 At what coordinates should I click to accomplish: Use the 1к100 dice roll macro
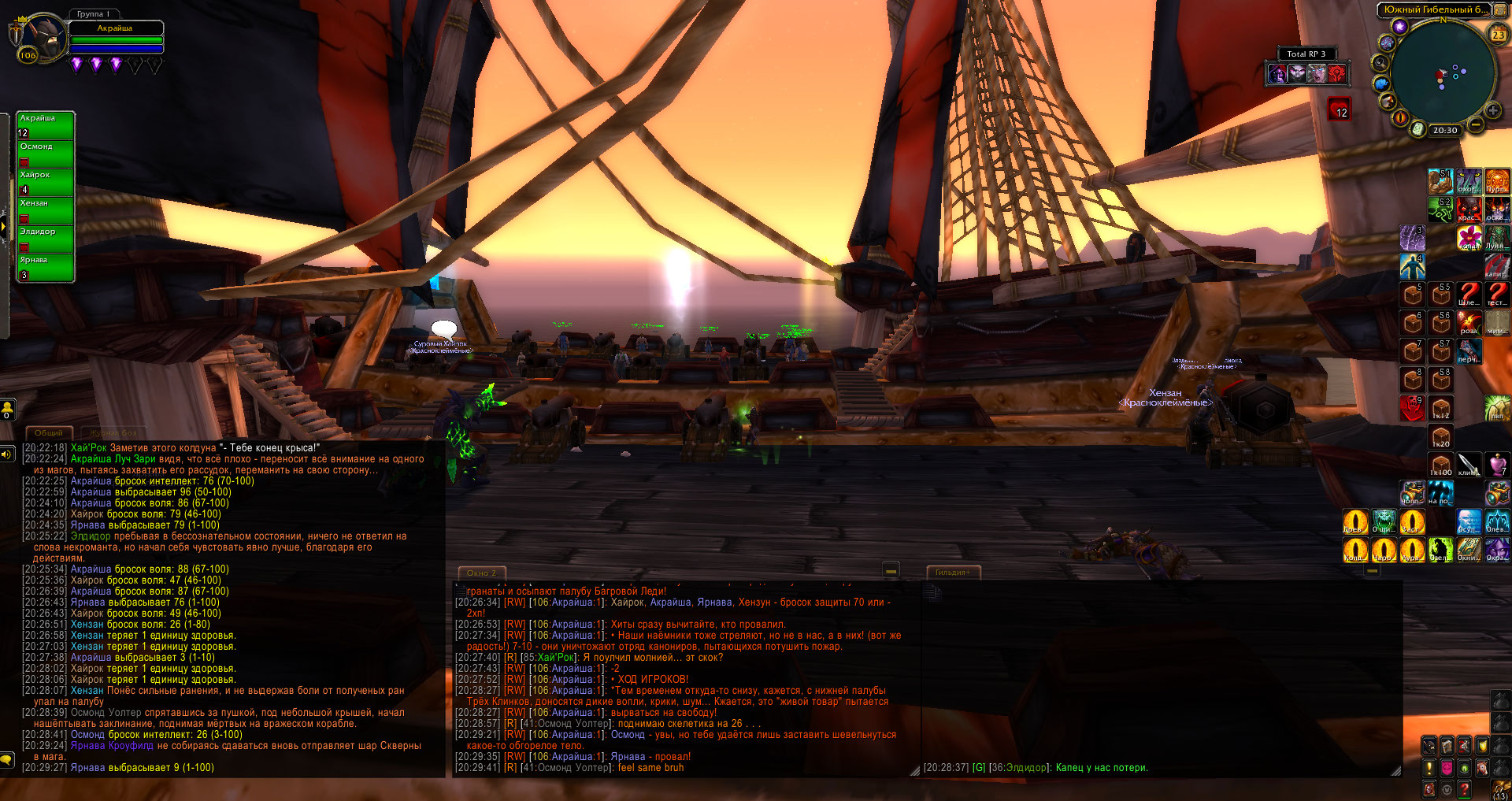1440,465
